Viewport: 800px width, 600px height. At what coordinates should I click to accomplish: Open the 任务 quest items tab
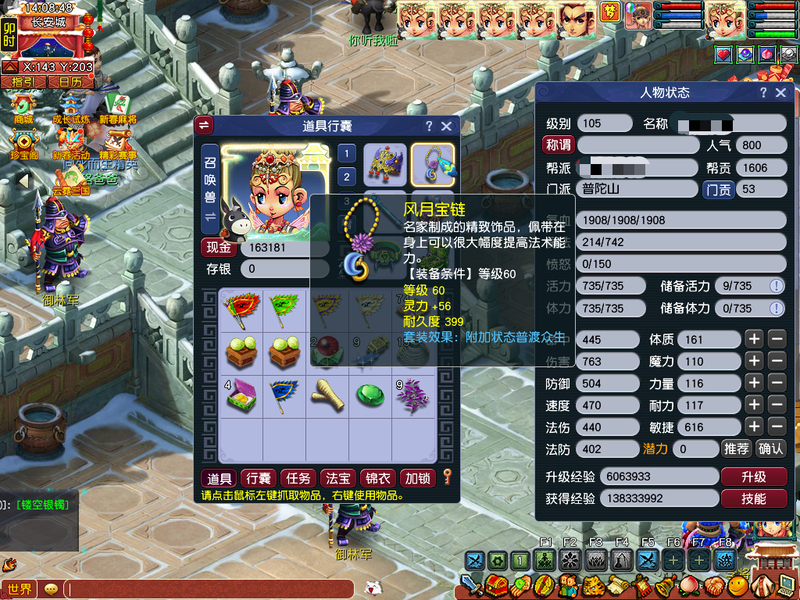pos(297,478)
